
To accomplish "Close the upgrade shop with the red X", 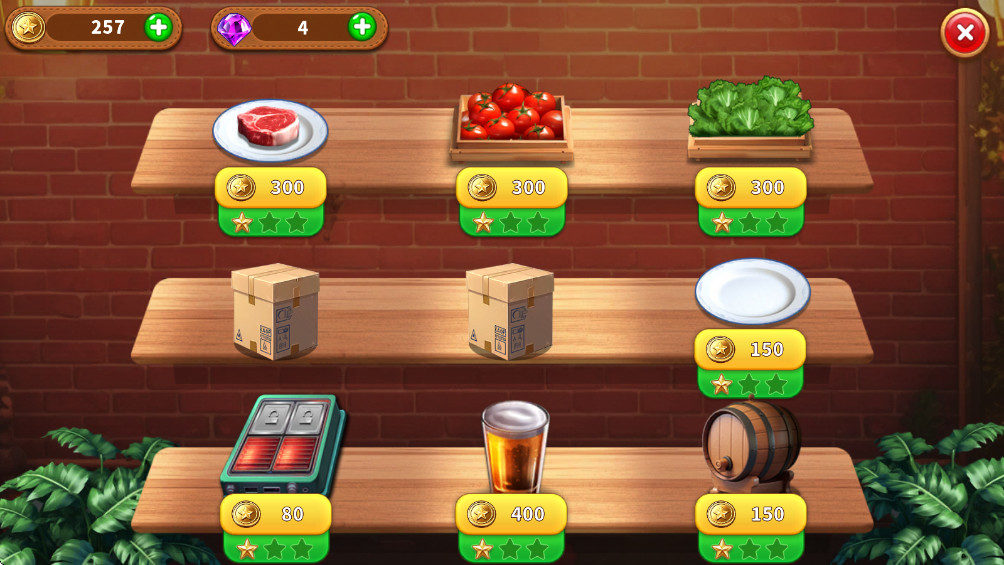I will pyautogui.click(x=964, y=33).
